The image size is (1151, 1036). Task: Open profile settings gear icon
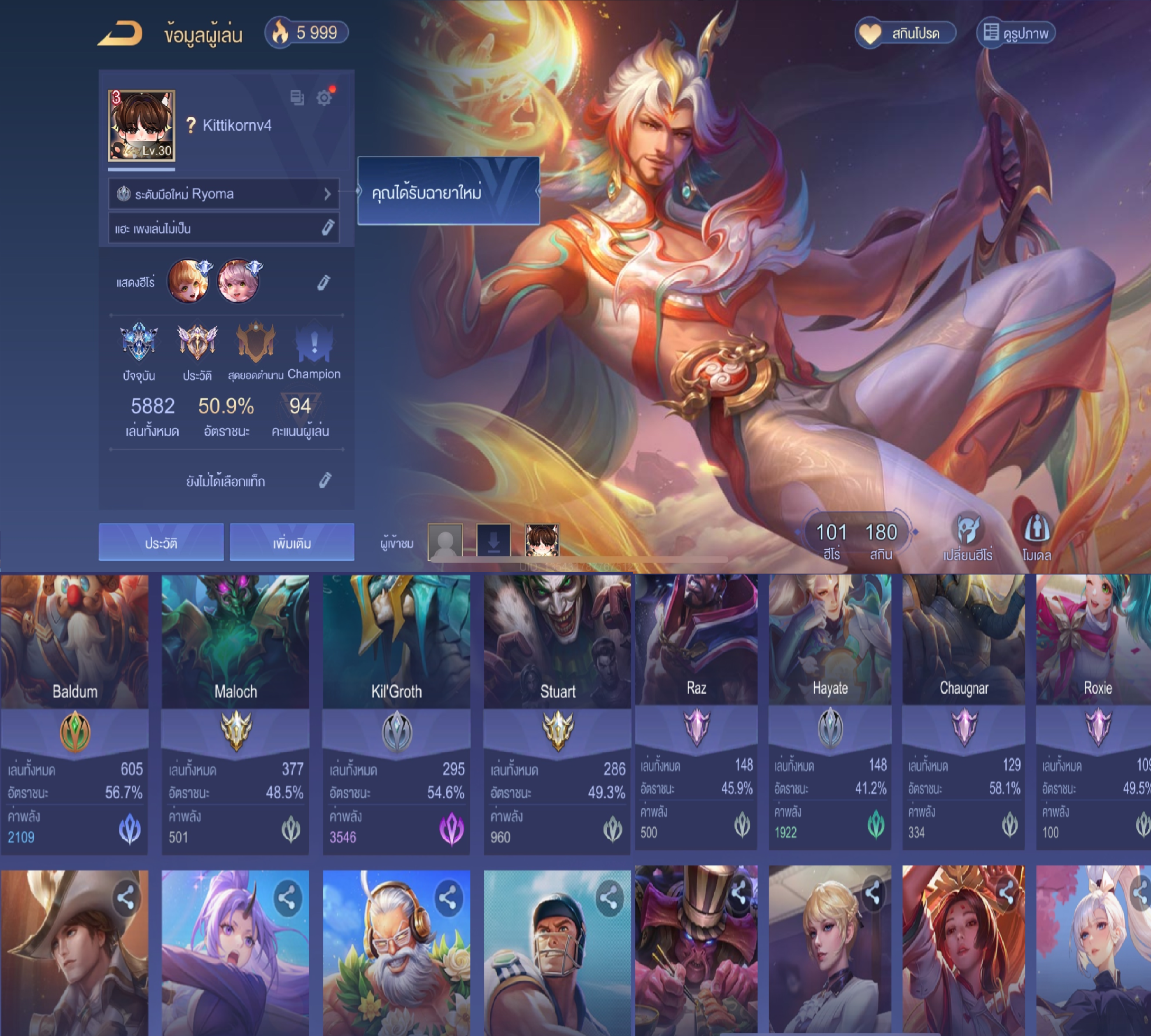(324, 98)
